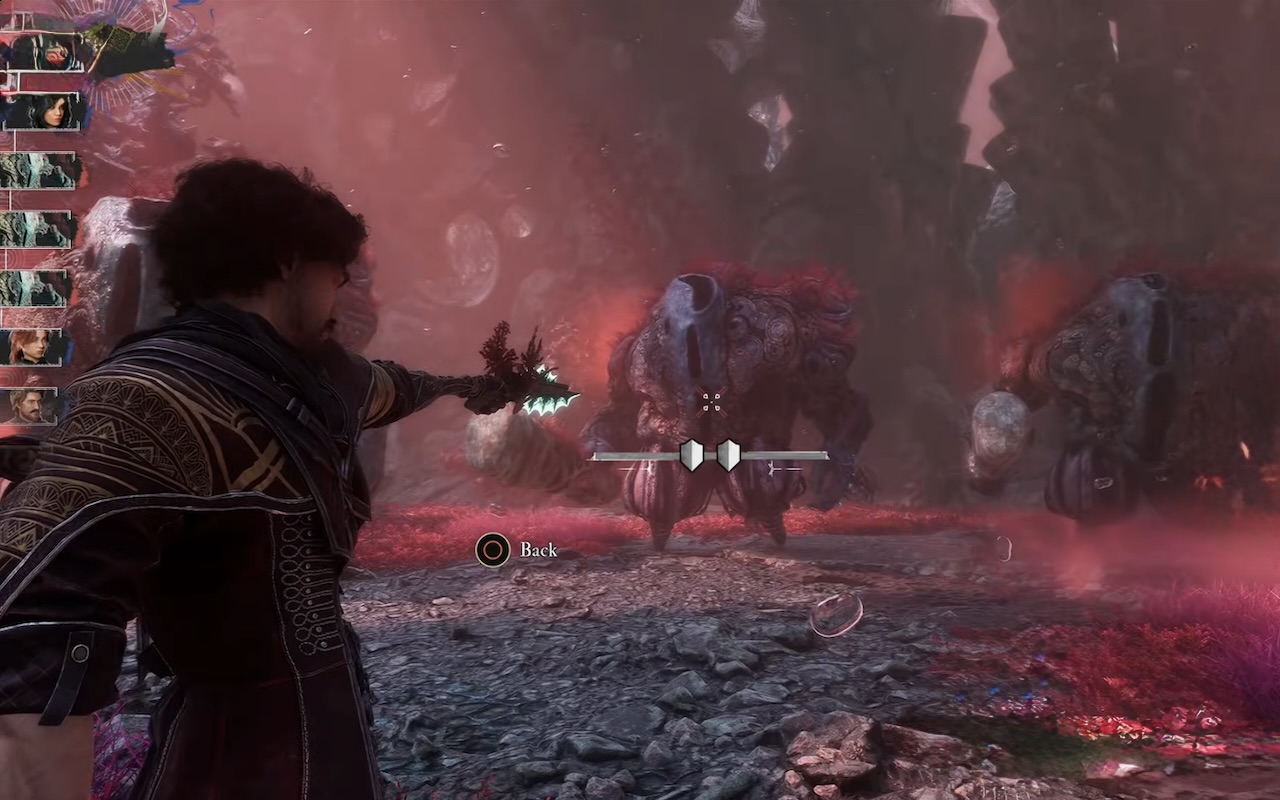Click the Back button label
The image size is (1280, 800).
[x=538, y=550]
